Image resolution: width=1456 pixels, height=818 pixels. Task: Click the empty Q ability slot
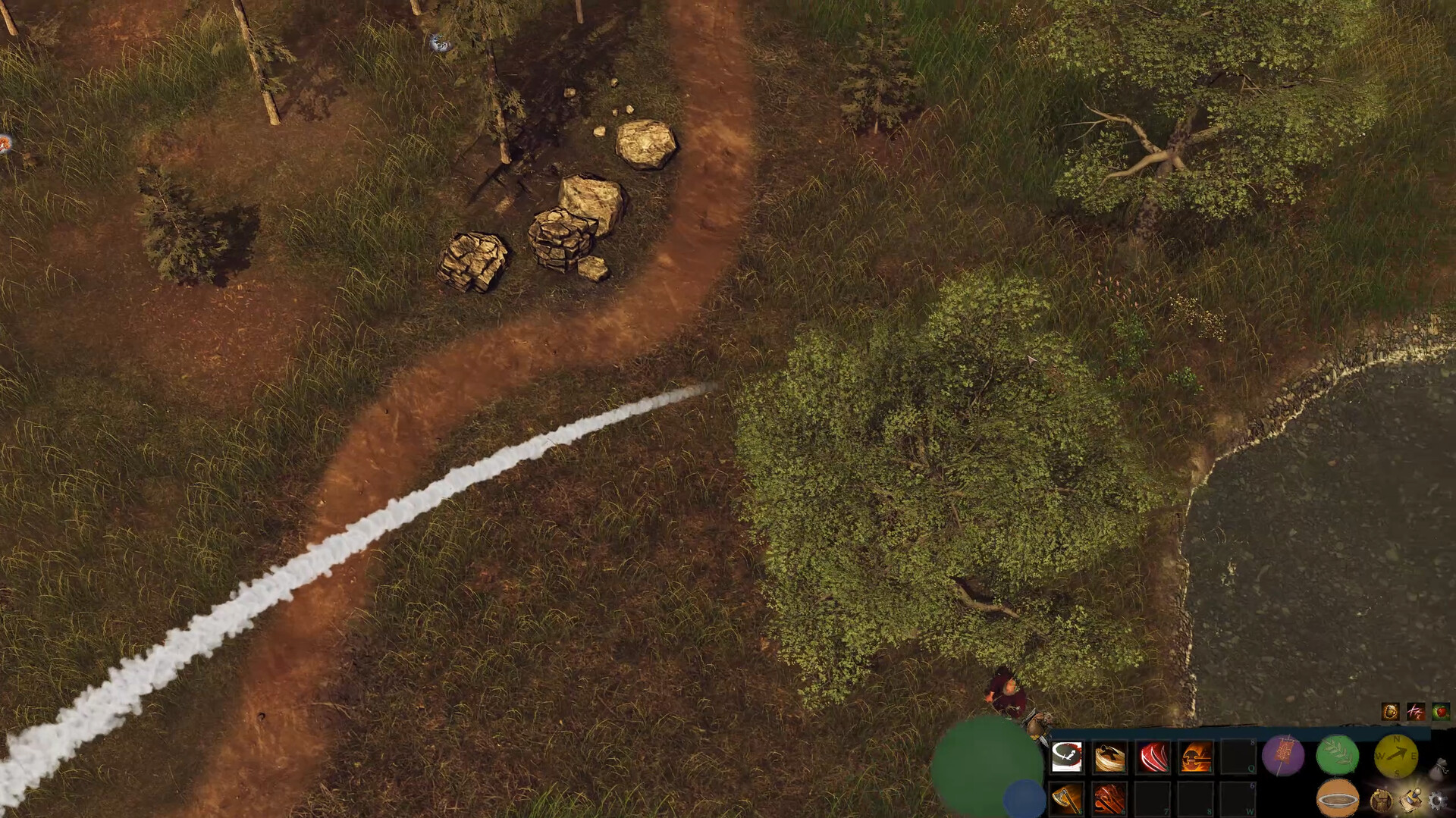[x=1238, y=756]
